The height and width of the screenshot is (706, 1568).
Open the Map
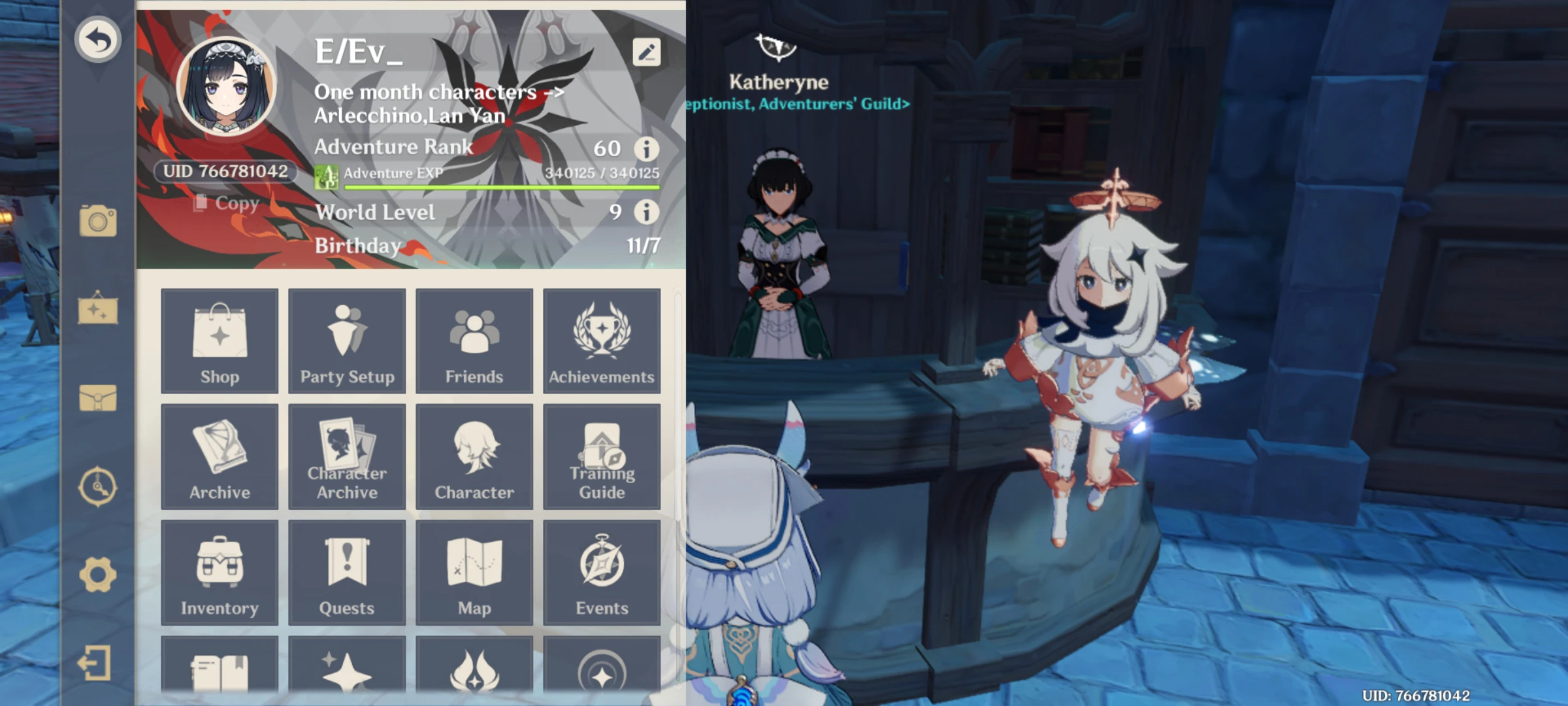[x=474, y=573]
